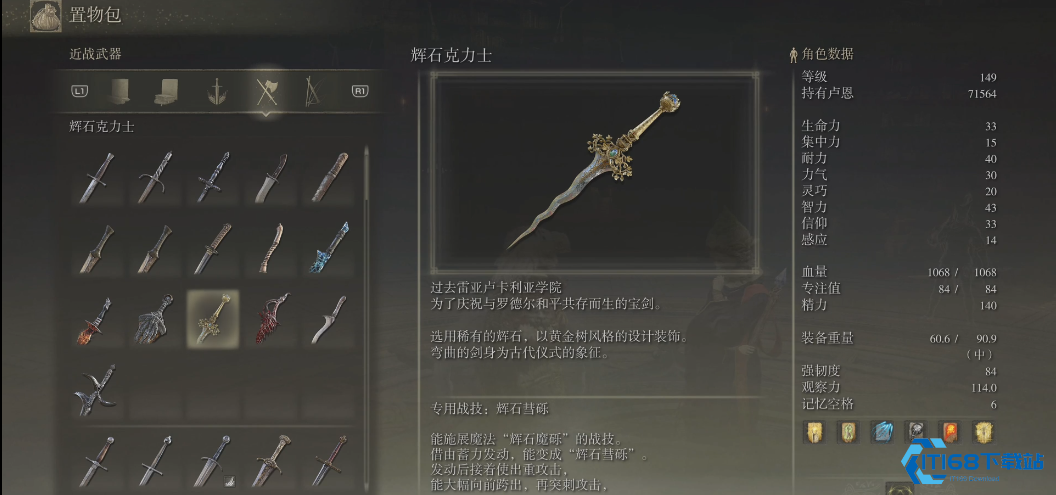Screen dimensions: 1056x495
Task: Select the red flaming dagger slot
Action: (x=97, y=318)
